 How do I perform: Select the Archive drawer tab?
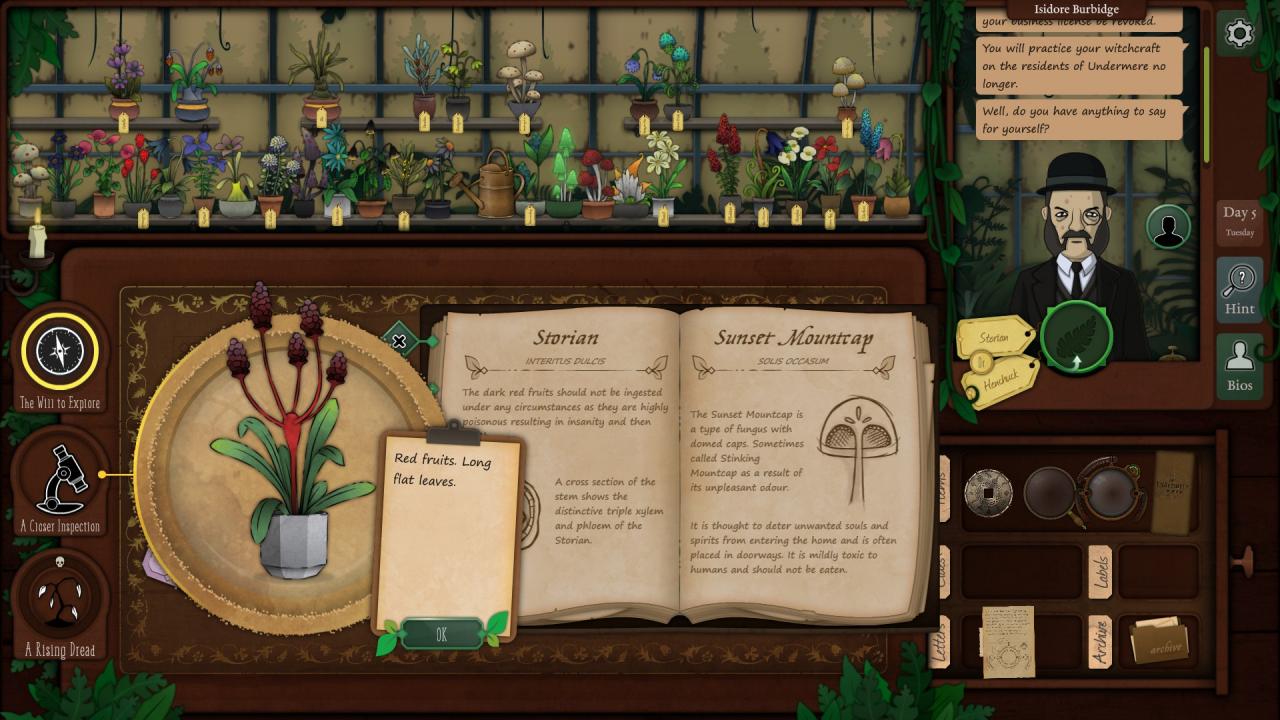1100,642
